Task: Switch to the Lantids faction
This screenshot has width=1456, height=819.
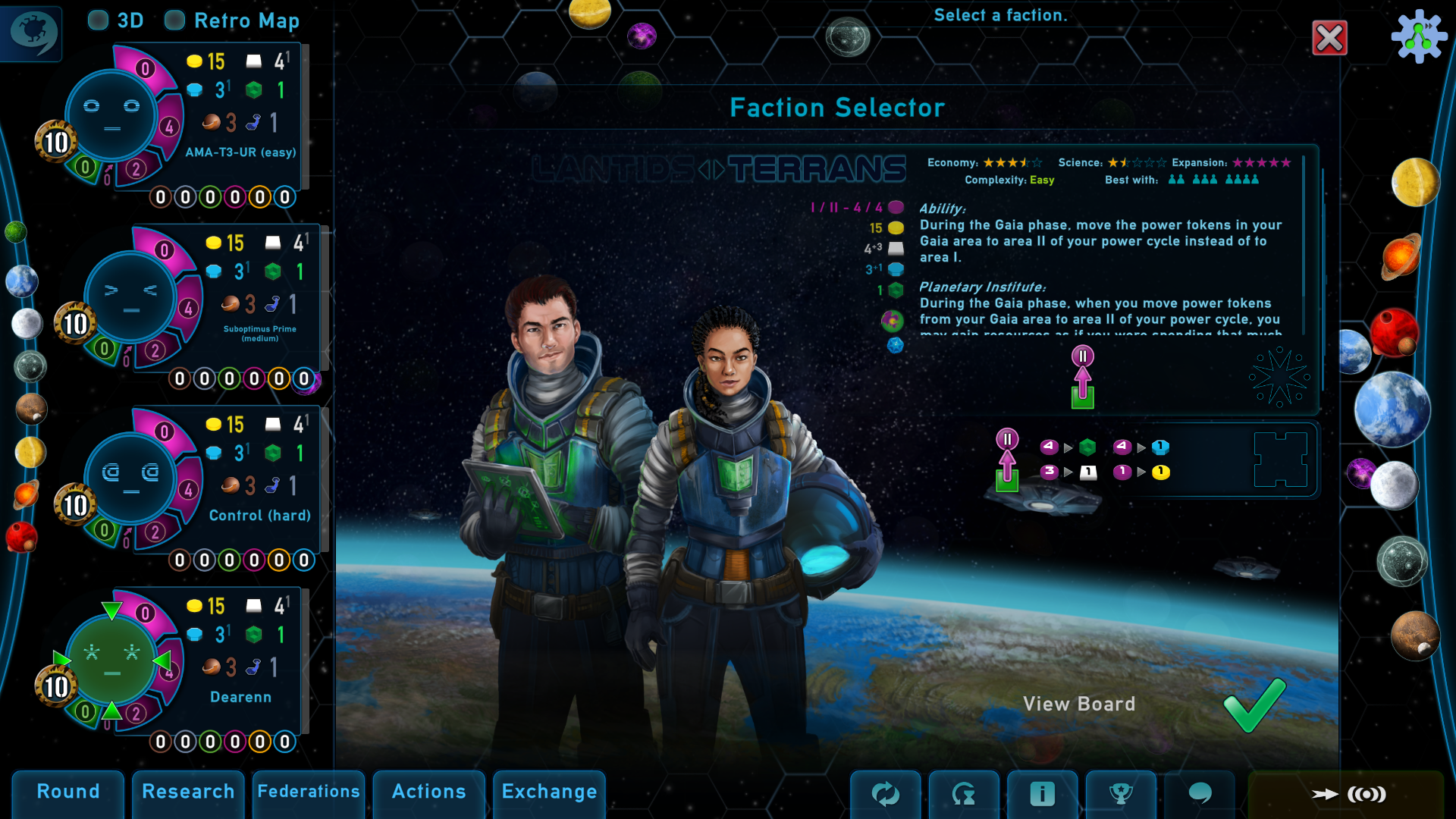Action: coord(613,169)
